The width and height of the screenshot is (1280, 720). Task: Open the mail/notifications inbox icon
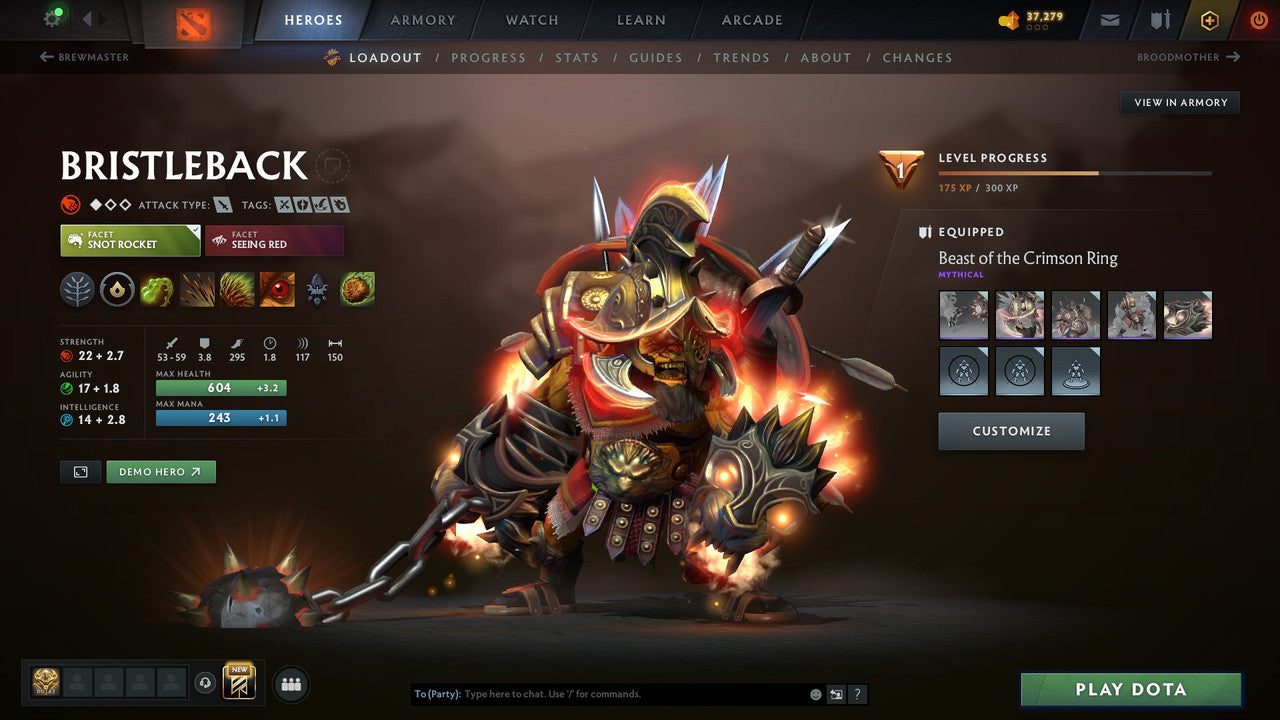(x=1108, y=19)
